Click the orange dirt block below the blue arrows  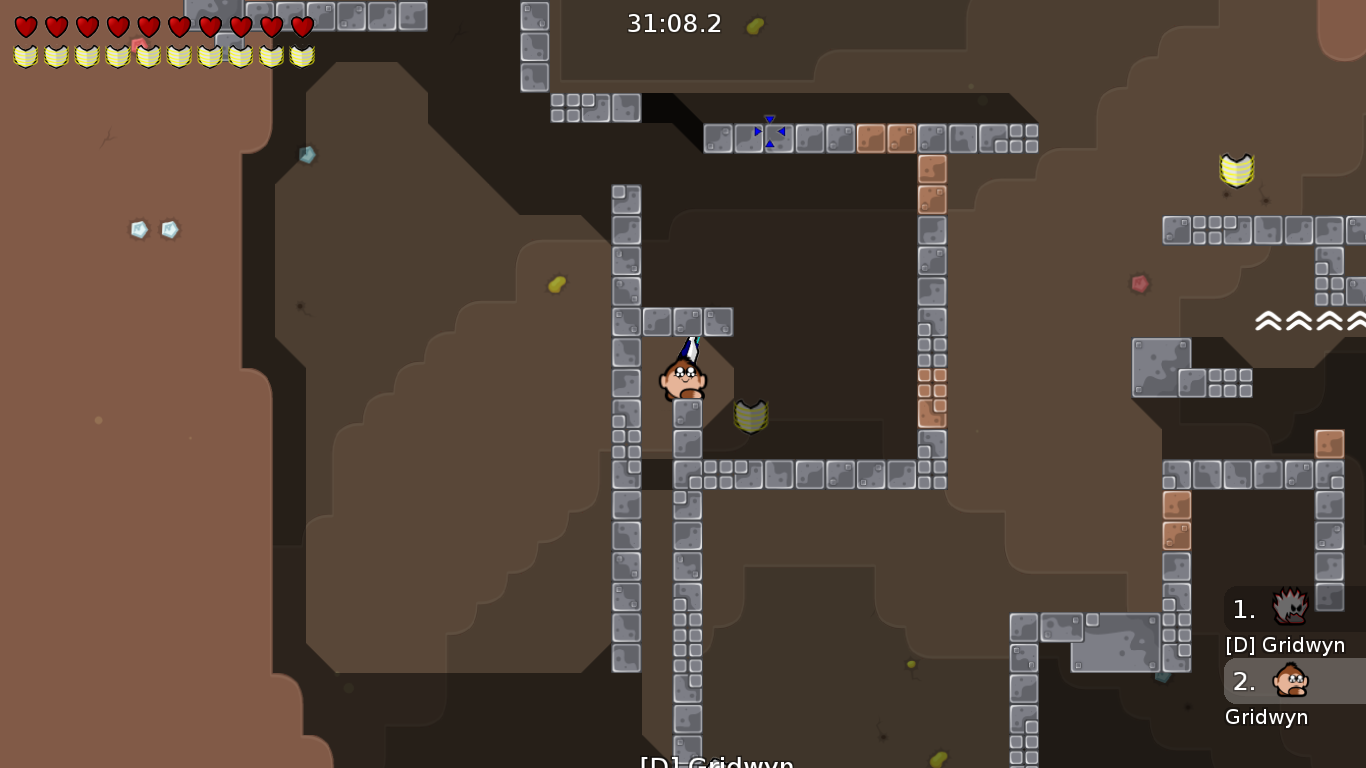click(930, 170)
